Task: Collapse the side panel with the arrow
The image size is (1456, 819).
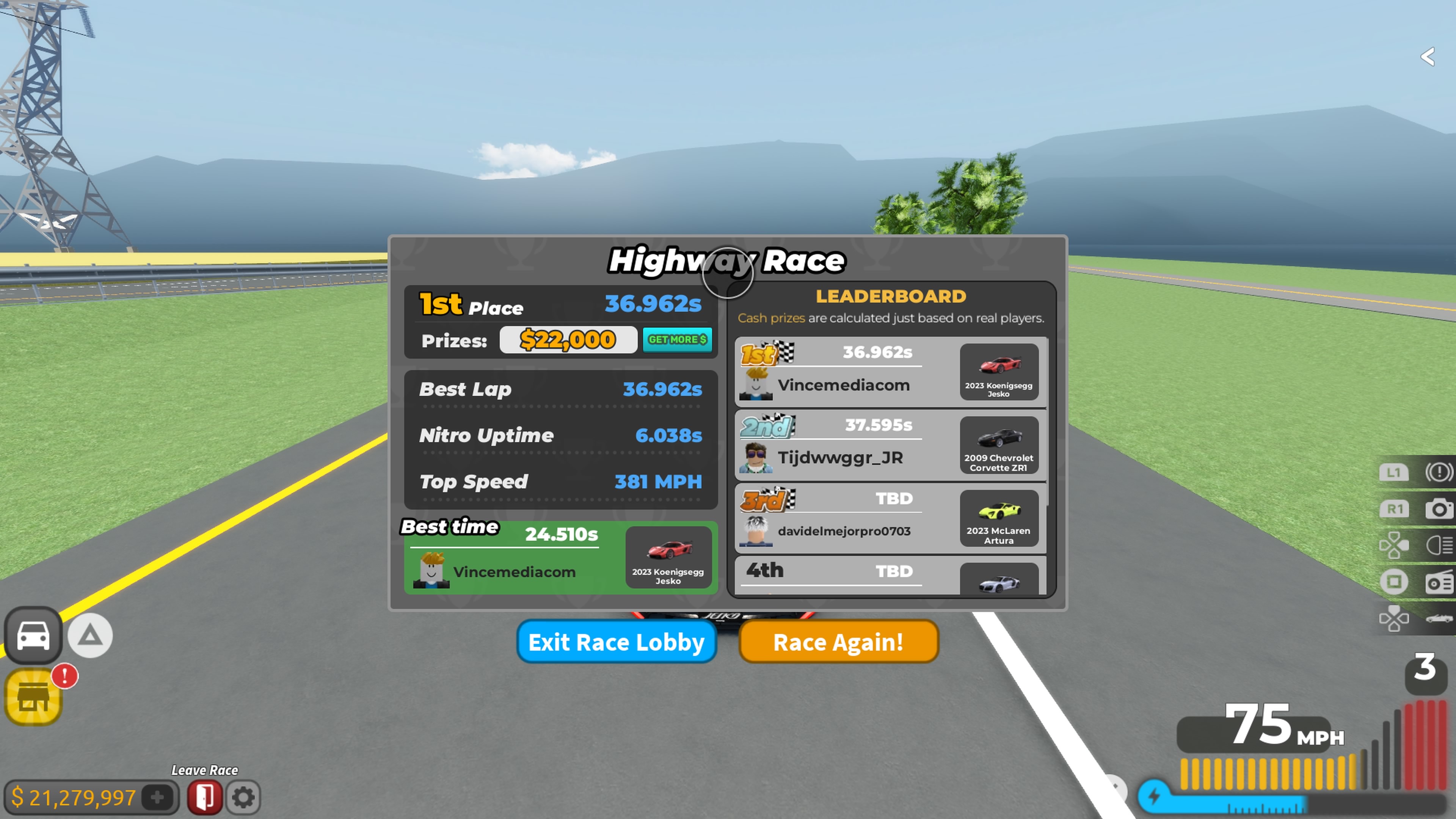Action: click(1428, 56)
